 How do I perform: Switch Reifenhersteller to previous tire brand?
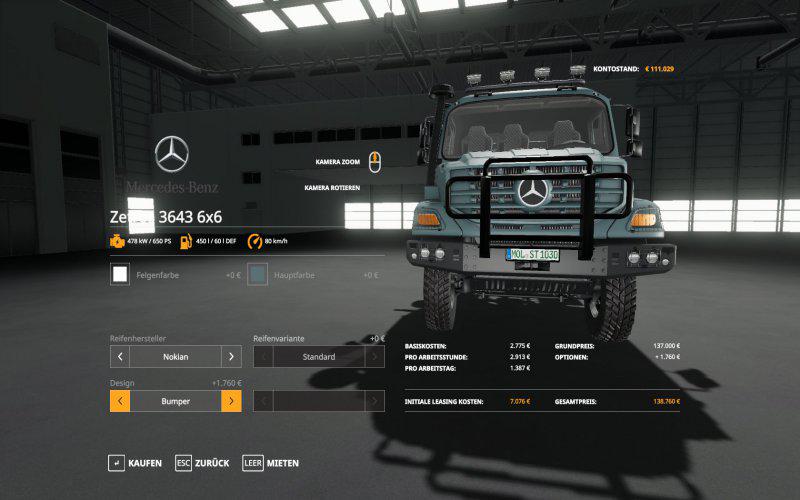click(120, 357)
